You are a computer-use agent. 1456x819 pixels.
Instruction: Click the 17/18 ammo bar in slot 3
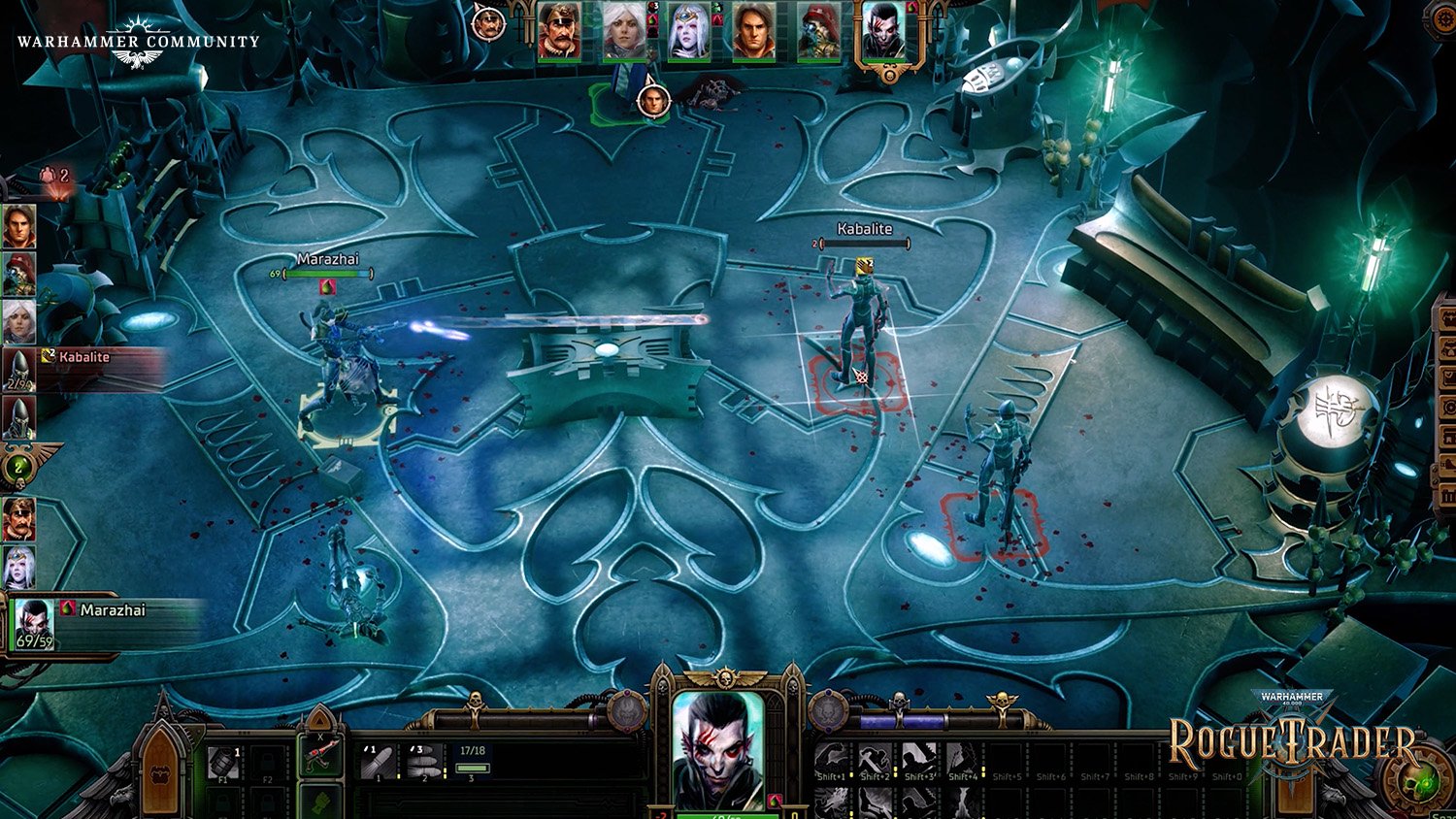click(x=473, y=759)
